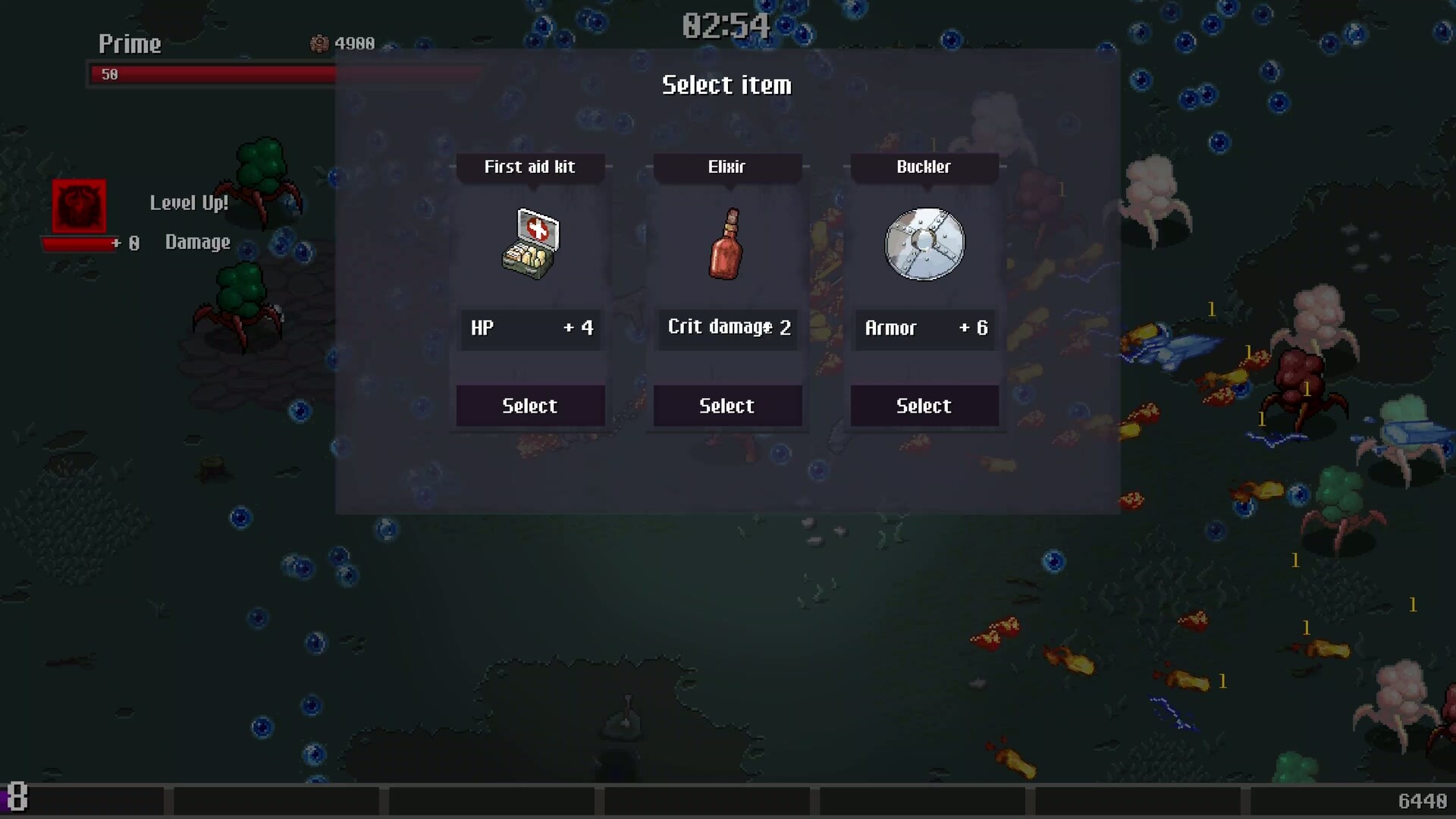
Task: Collapse the Damage level-up label
Action: [197, 242]
